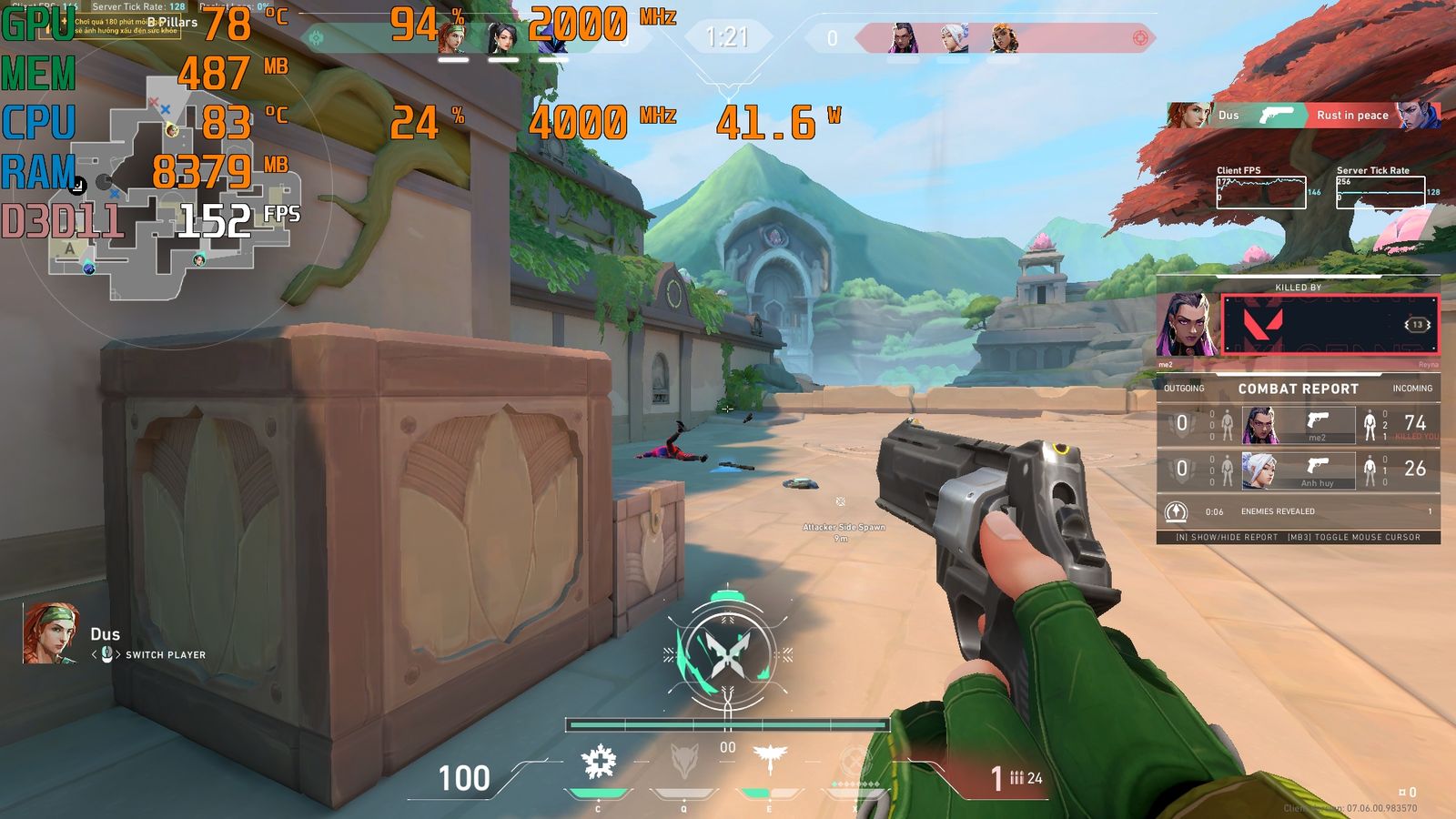Select Dus's portrait above Switch Player
Screen dimensions: 1456x819
tap(50, 633)
